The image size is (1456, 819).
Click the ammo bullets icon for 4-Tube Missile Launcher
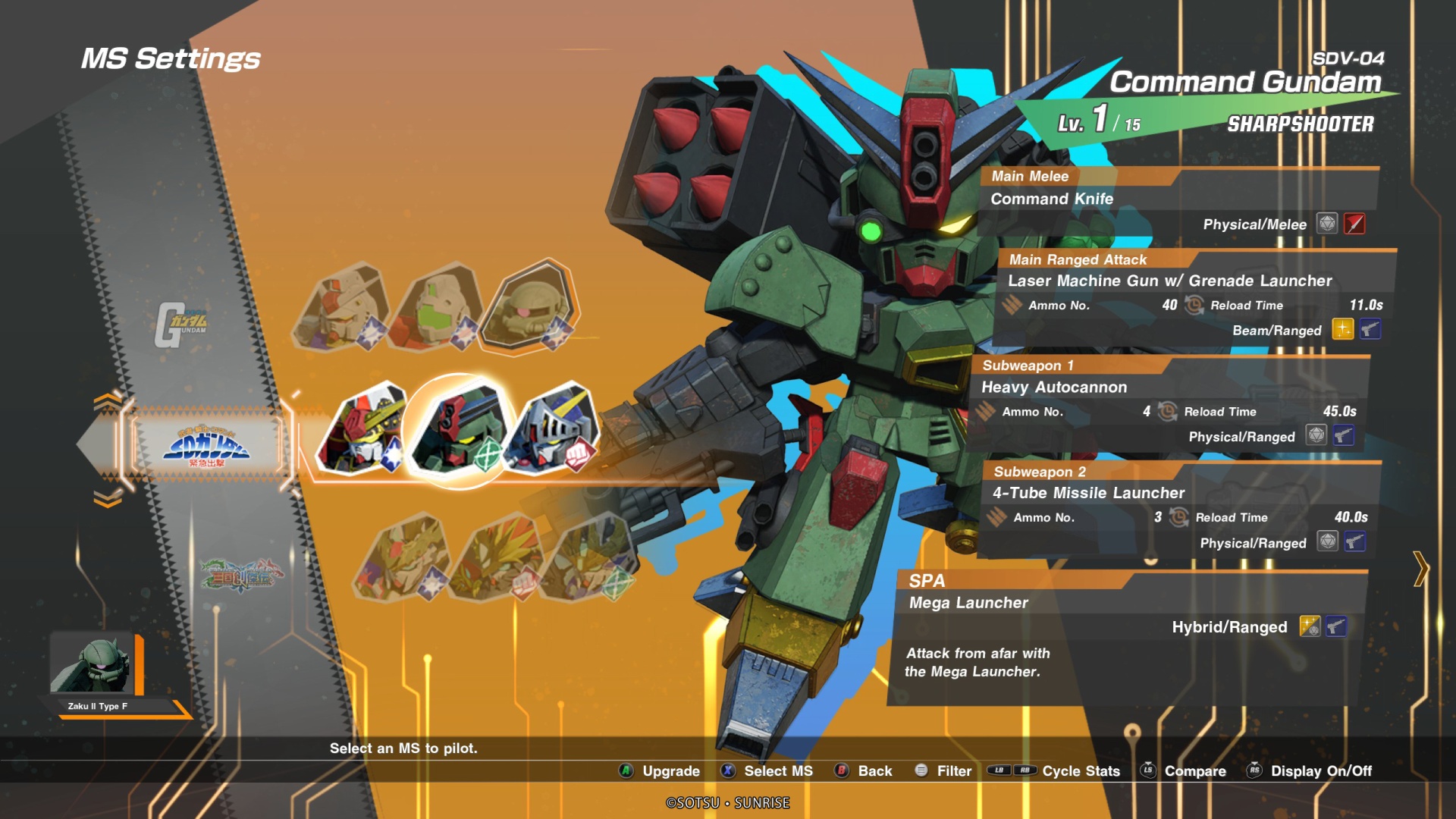(x=996, y=517)
